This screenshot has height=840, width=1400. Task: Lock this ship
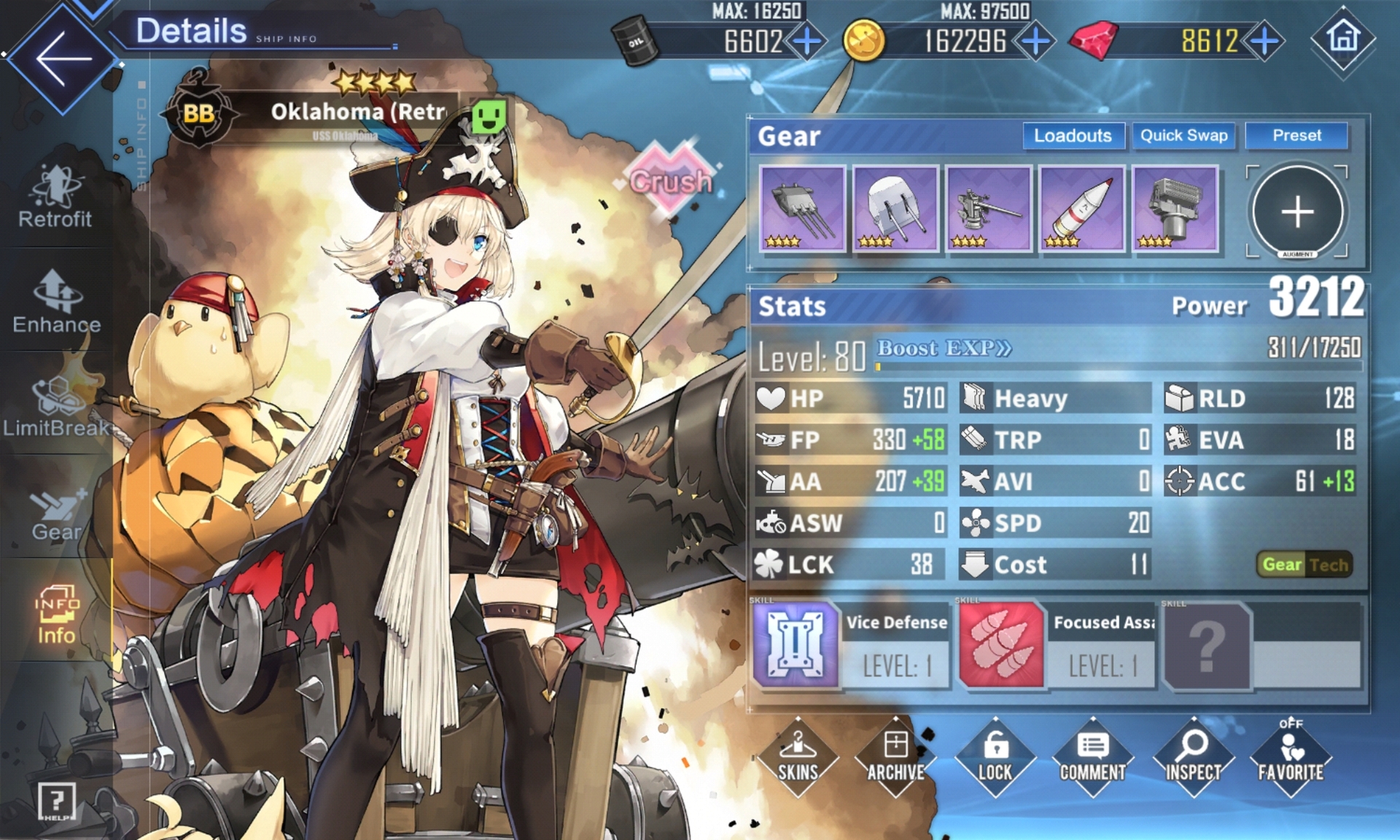[x=995, y=757]
